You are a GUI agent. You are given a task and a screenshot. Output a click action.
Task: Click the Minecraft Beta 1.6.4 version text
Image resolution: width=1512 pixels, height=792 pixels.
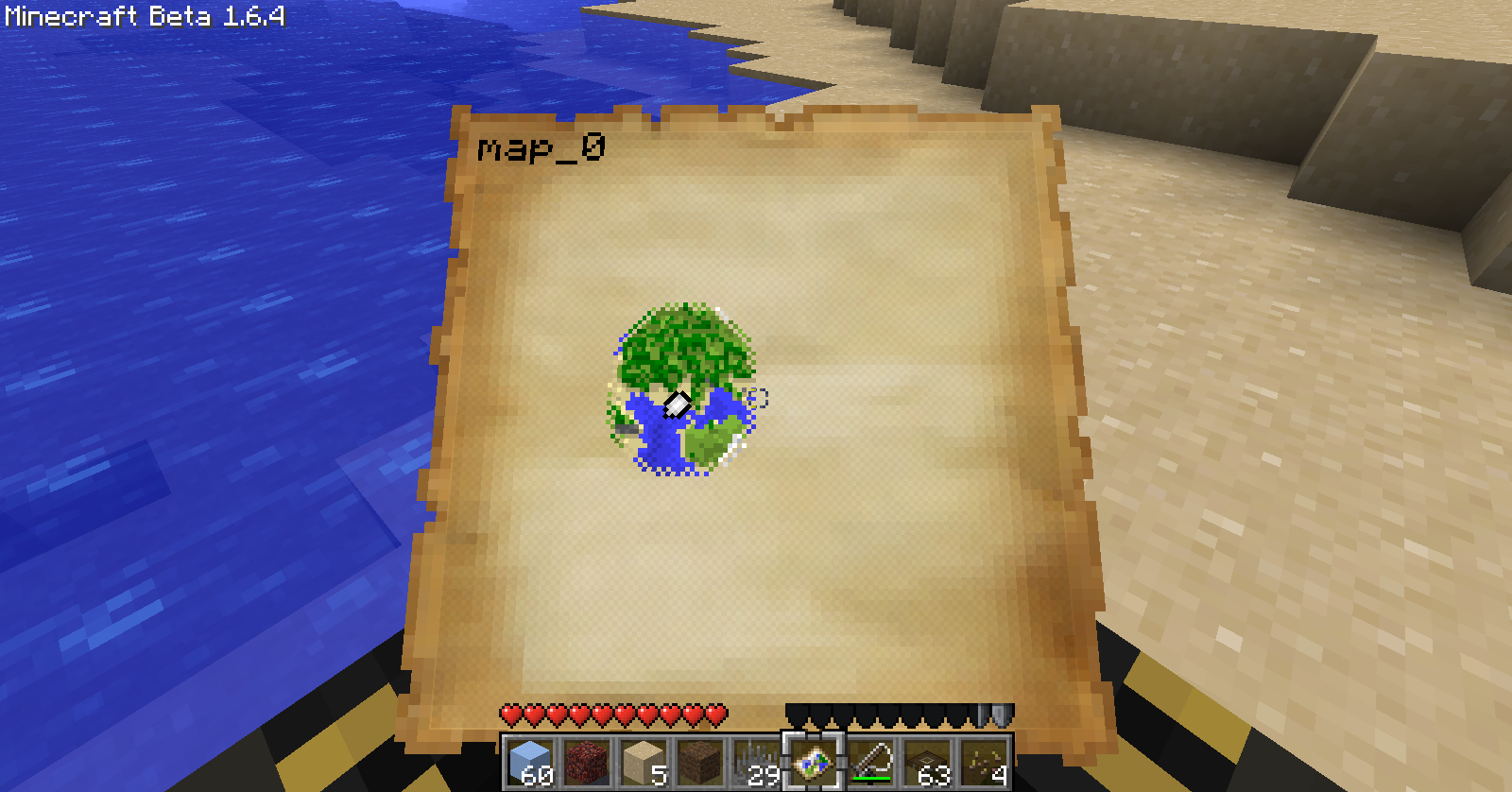pos(144,14)
